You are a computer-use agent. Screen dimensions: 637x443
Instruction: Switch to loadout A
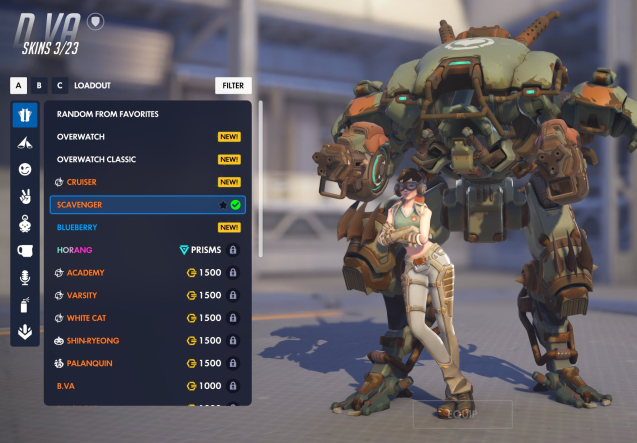(x=18, y=86)
